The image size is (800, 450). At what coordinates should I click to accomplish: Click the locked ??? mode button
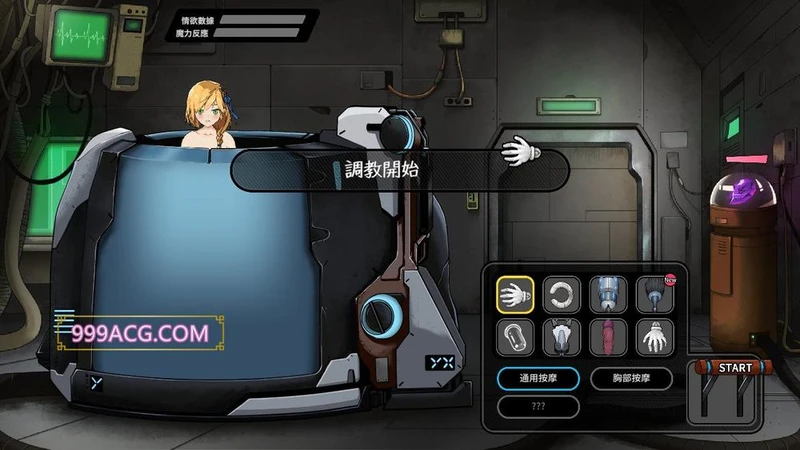538,407
